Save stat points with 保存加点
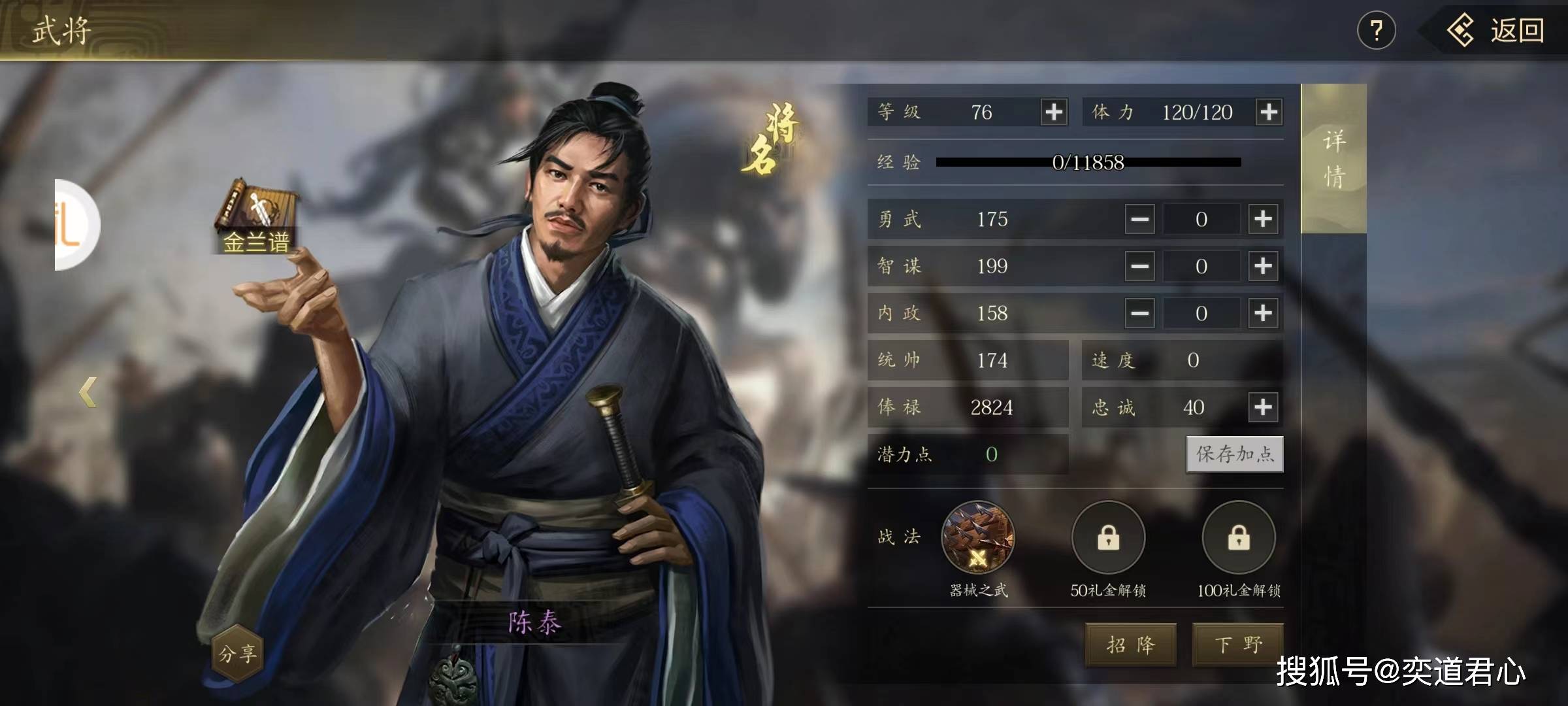The height and width of the screenshot is (706, 1568). pyautogui.click(x=1234, y=454)
